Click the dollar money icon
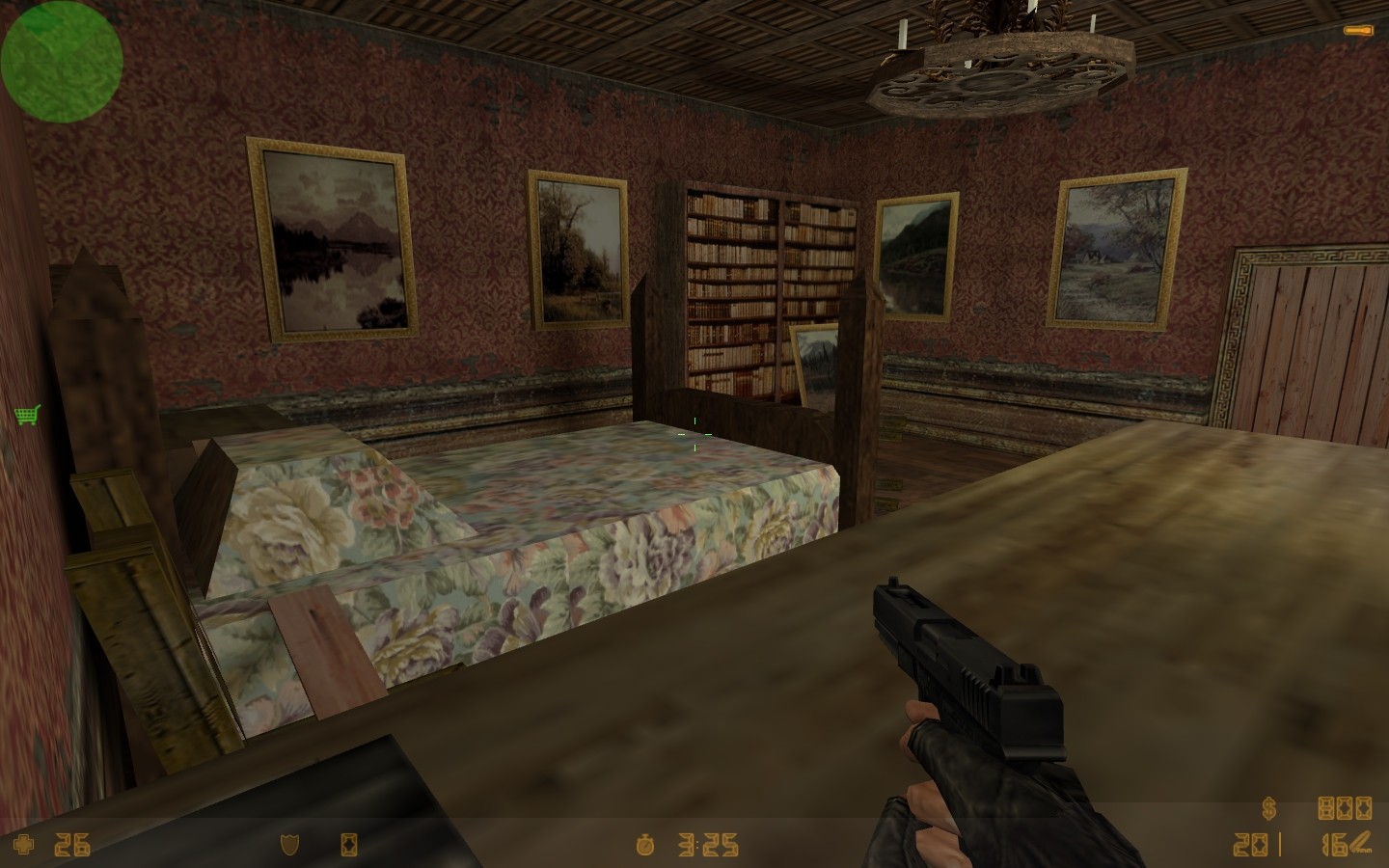Screen dimensions: 1389x868 (1268, 809)
